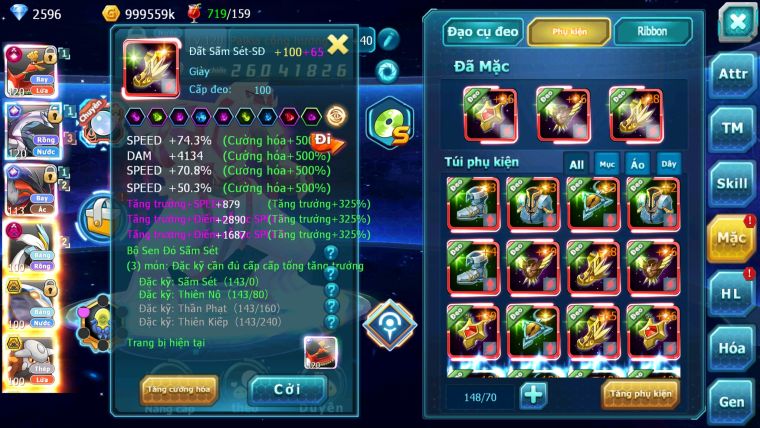Open the Attr side tab

(x=733, y=73)
